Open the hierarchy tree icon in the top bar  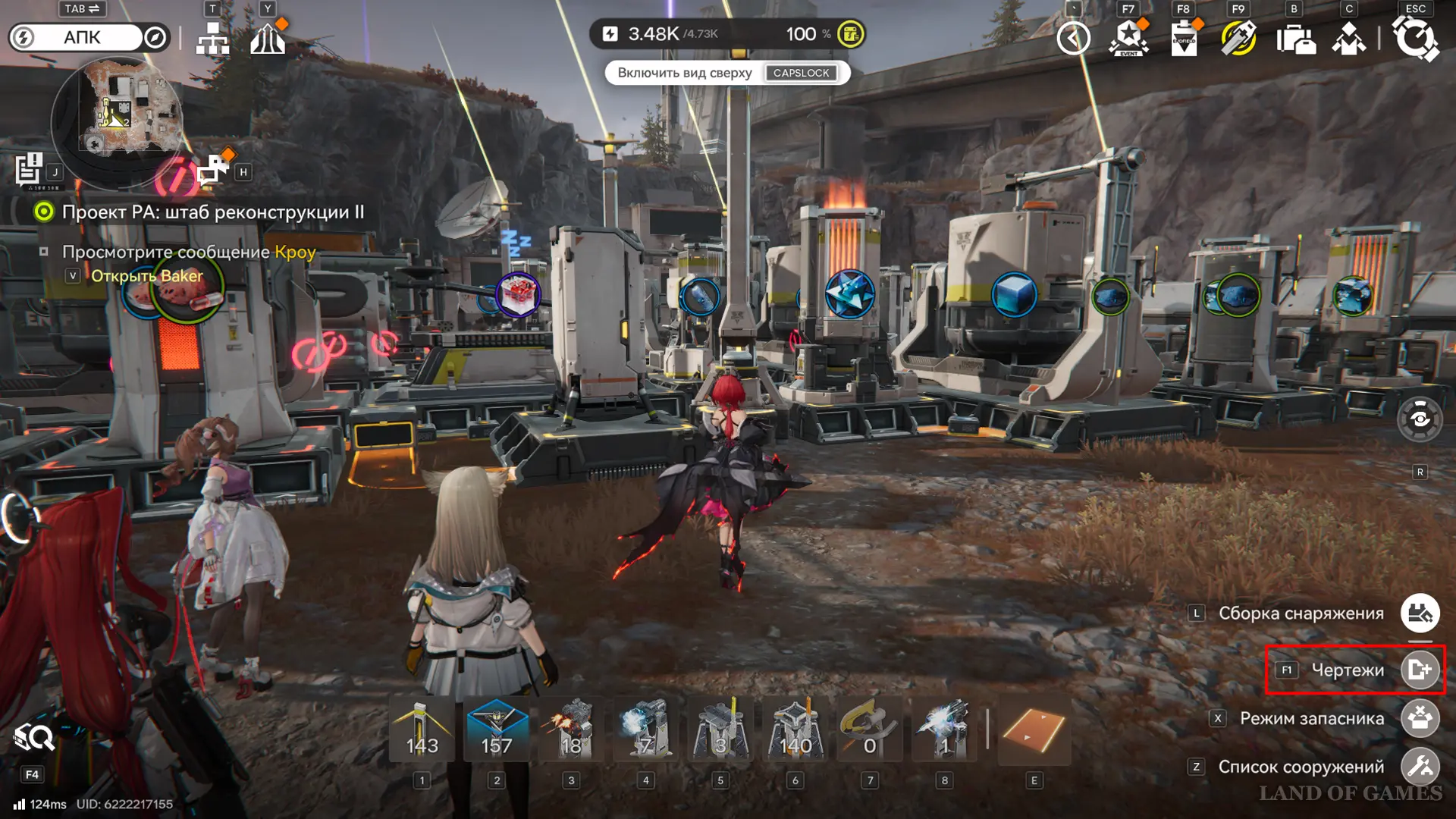(x=212, y=38)
